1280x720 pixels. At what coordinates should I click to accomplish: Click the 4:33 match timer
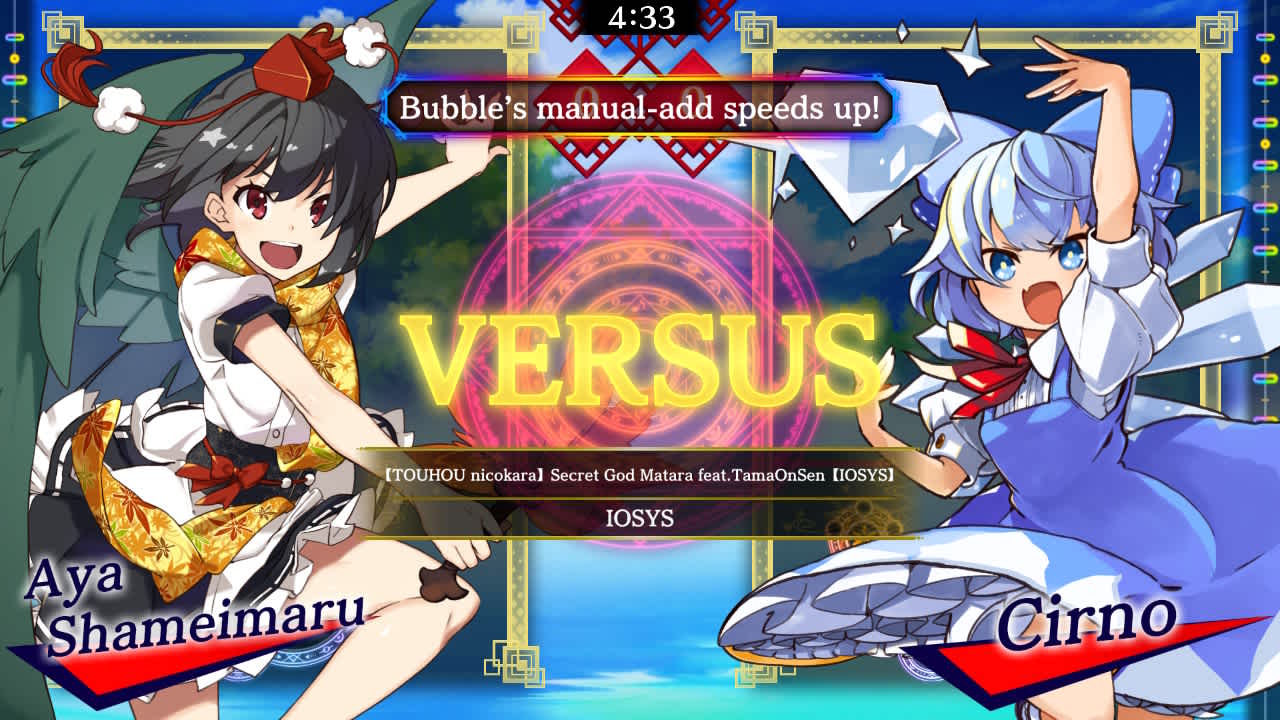641,16
